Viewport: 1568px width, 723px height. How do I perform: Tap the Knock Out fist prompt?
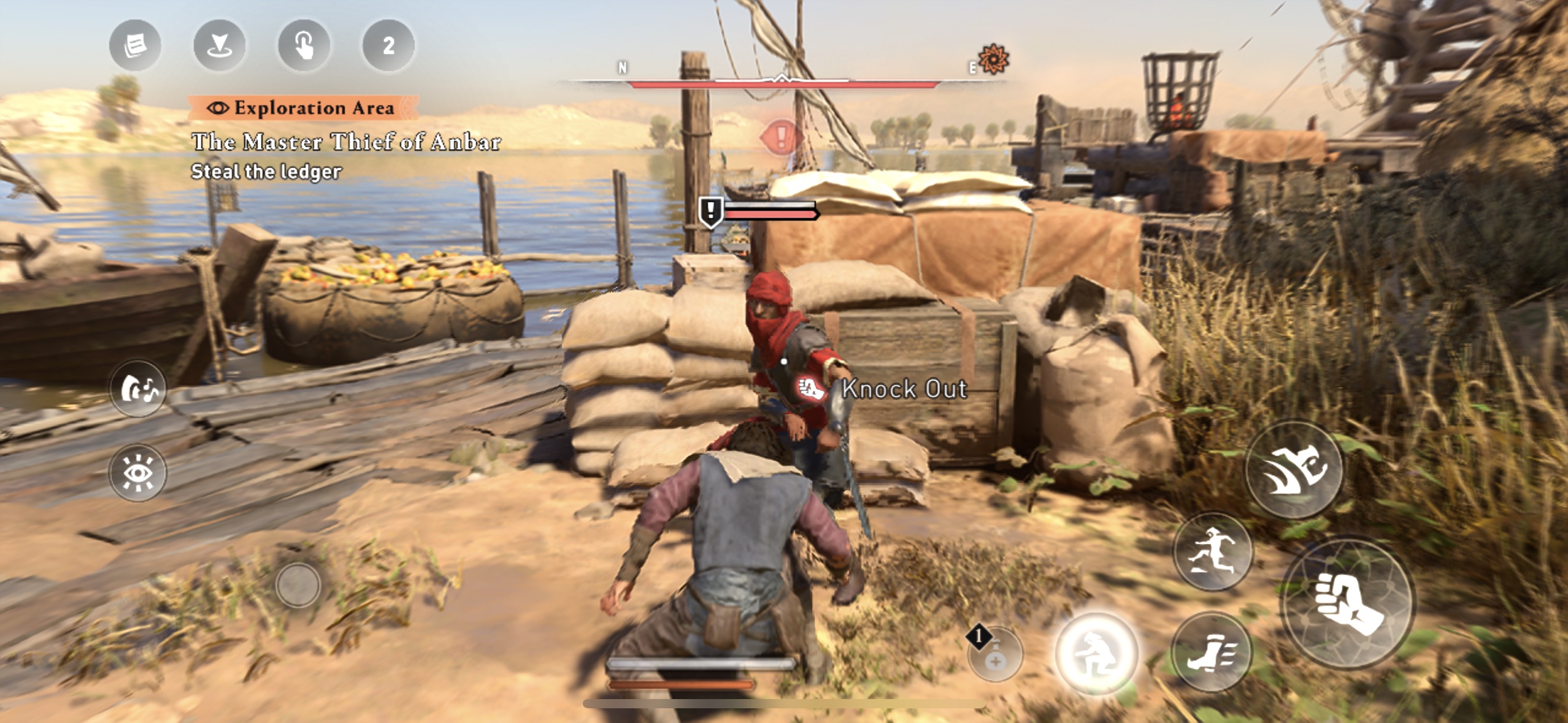pos(811,388)
